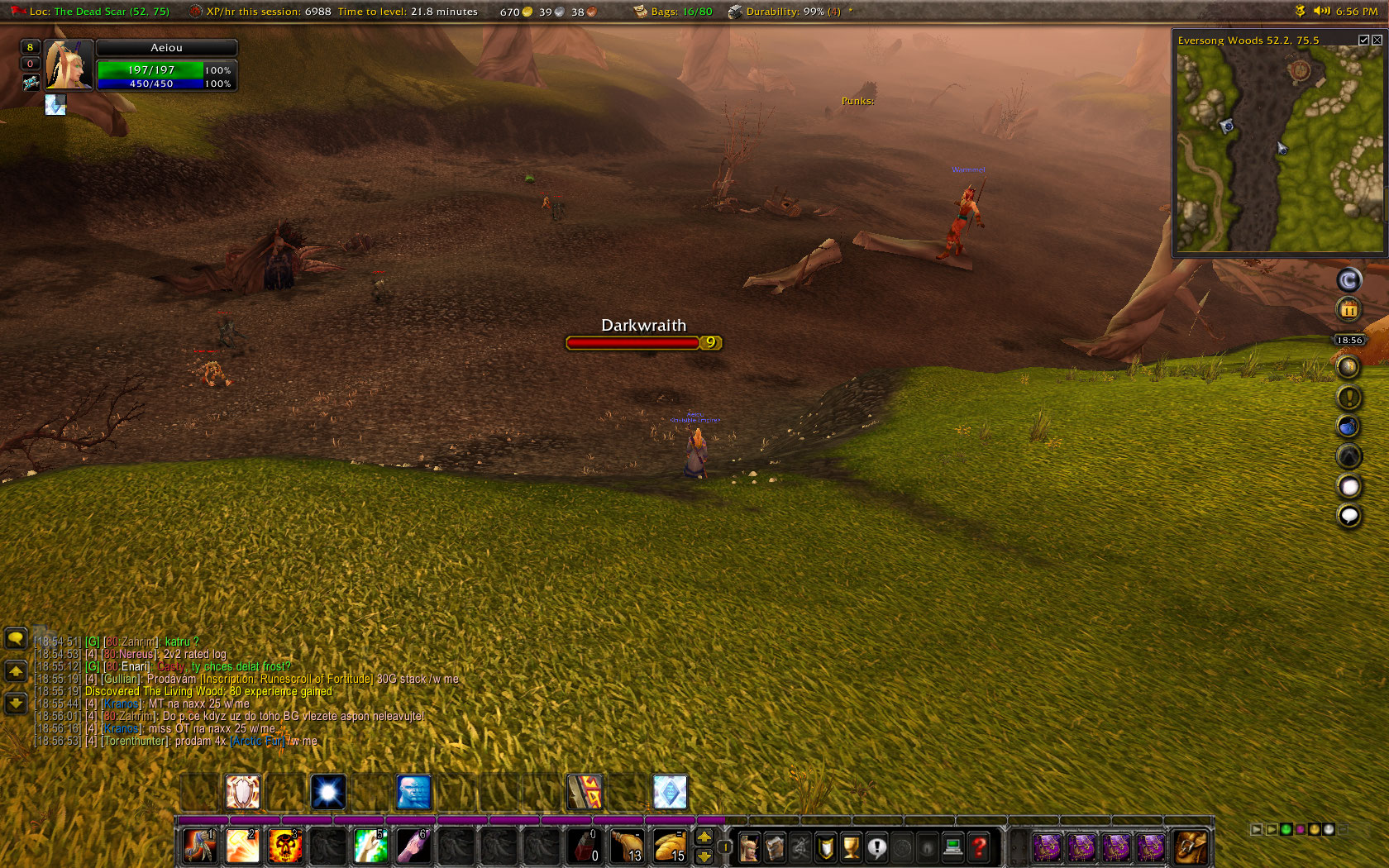This screenshot has width=1389, height=868.
Task: Toggle the checkbox on the map title bar
Action: pyautogui.click(x=1363, y=40)
